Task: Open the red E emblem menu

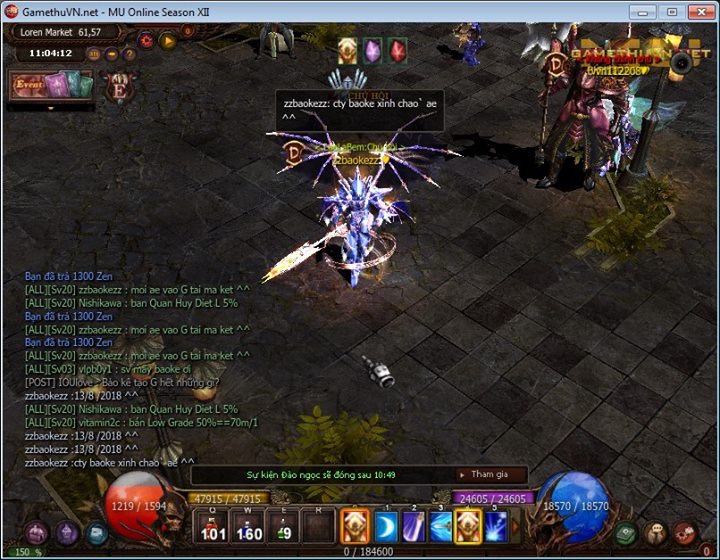Action: 118,86
